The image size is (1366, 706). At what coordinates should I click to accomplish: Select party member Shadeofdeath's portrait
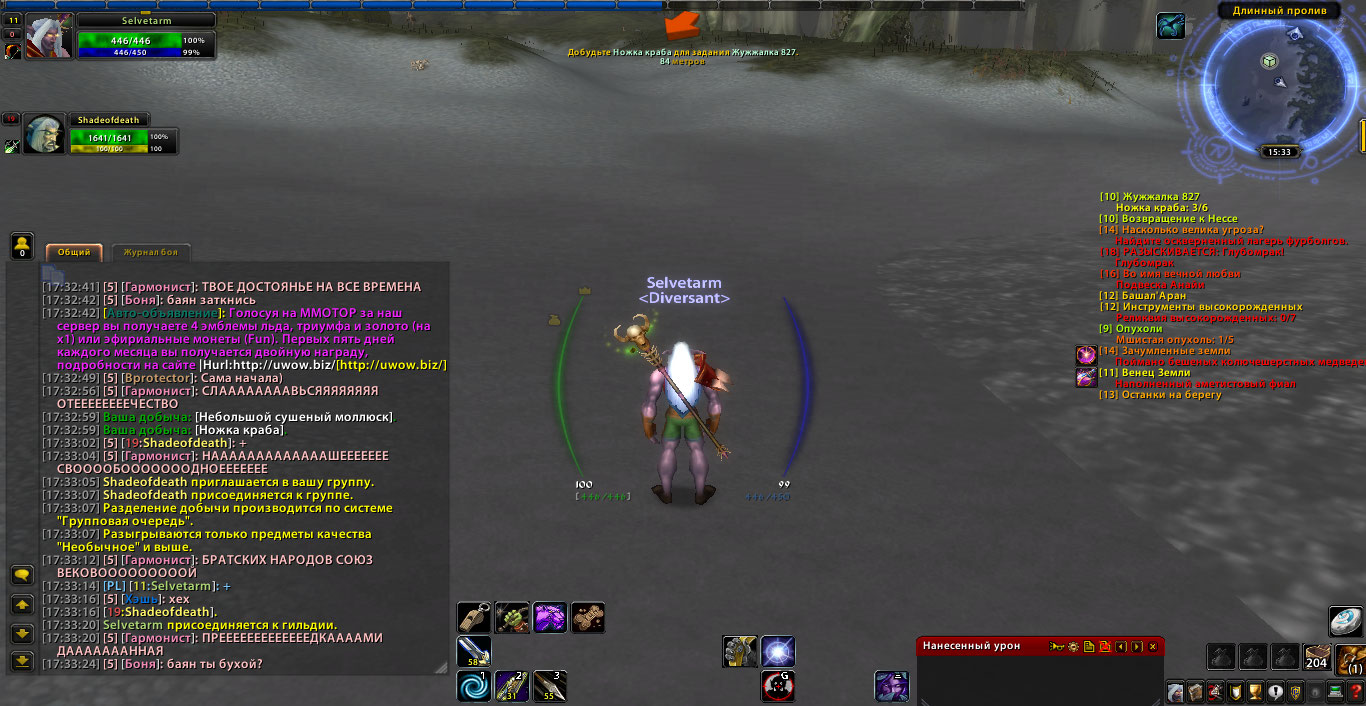[x=45, y=135]
